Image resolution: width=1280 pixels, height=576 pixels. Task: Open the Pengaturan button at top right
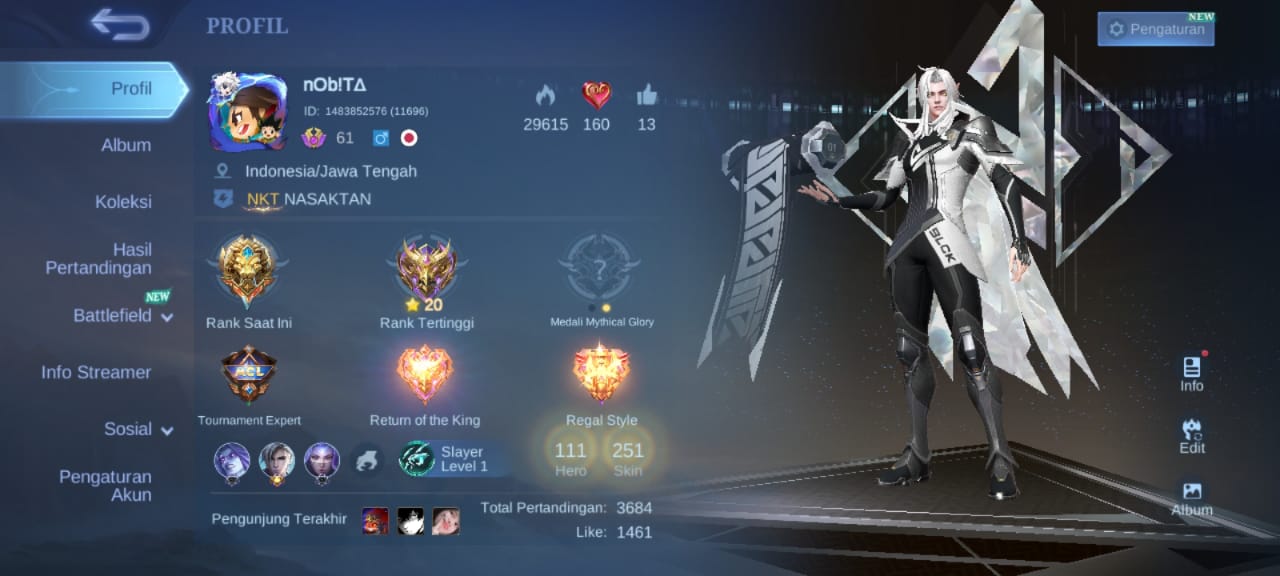pyautogui.click(x=1155, y=29)
